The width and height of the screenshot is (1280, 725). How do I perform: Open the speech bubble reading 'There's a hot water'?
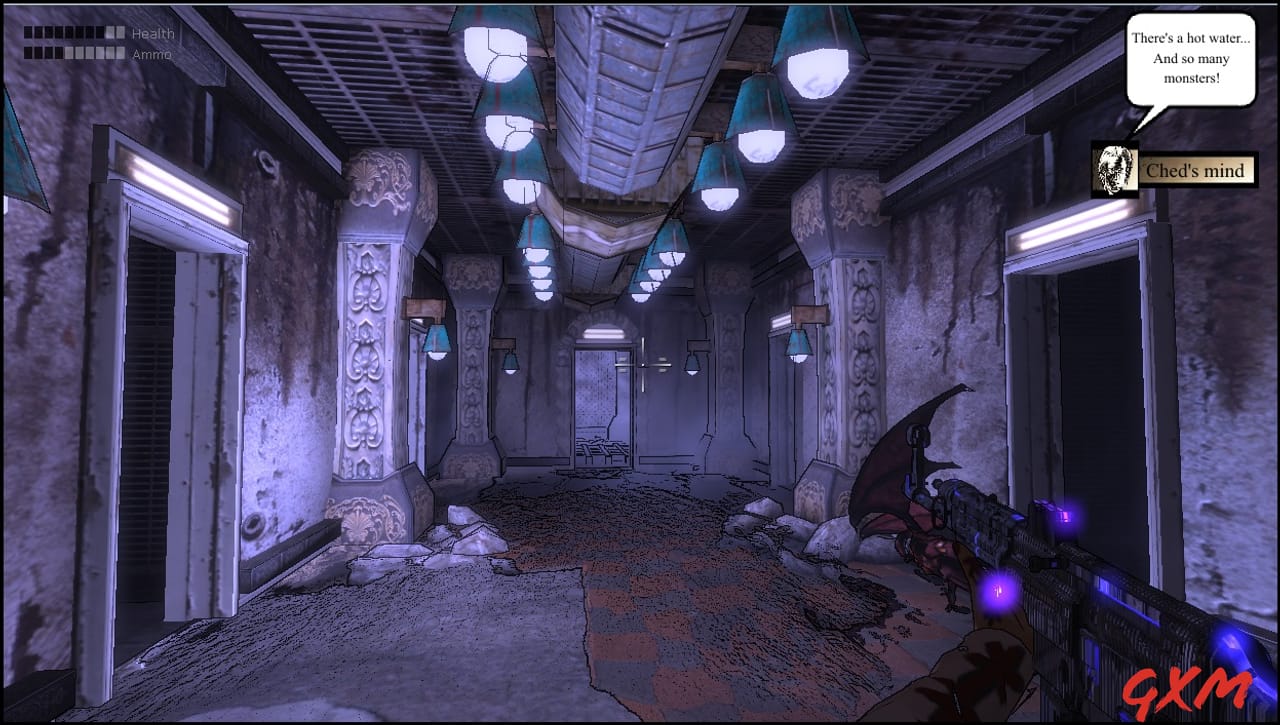(x=1192, y=58)
